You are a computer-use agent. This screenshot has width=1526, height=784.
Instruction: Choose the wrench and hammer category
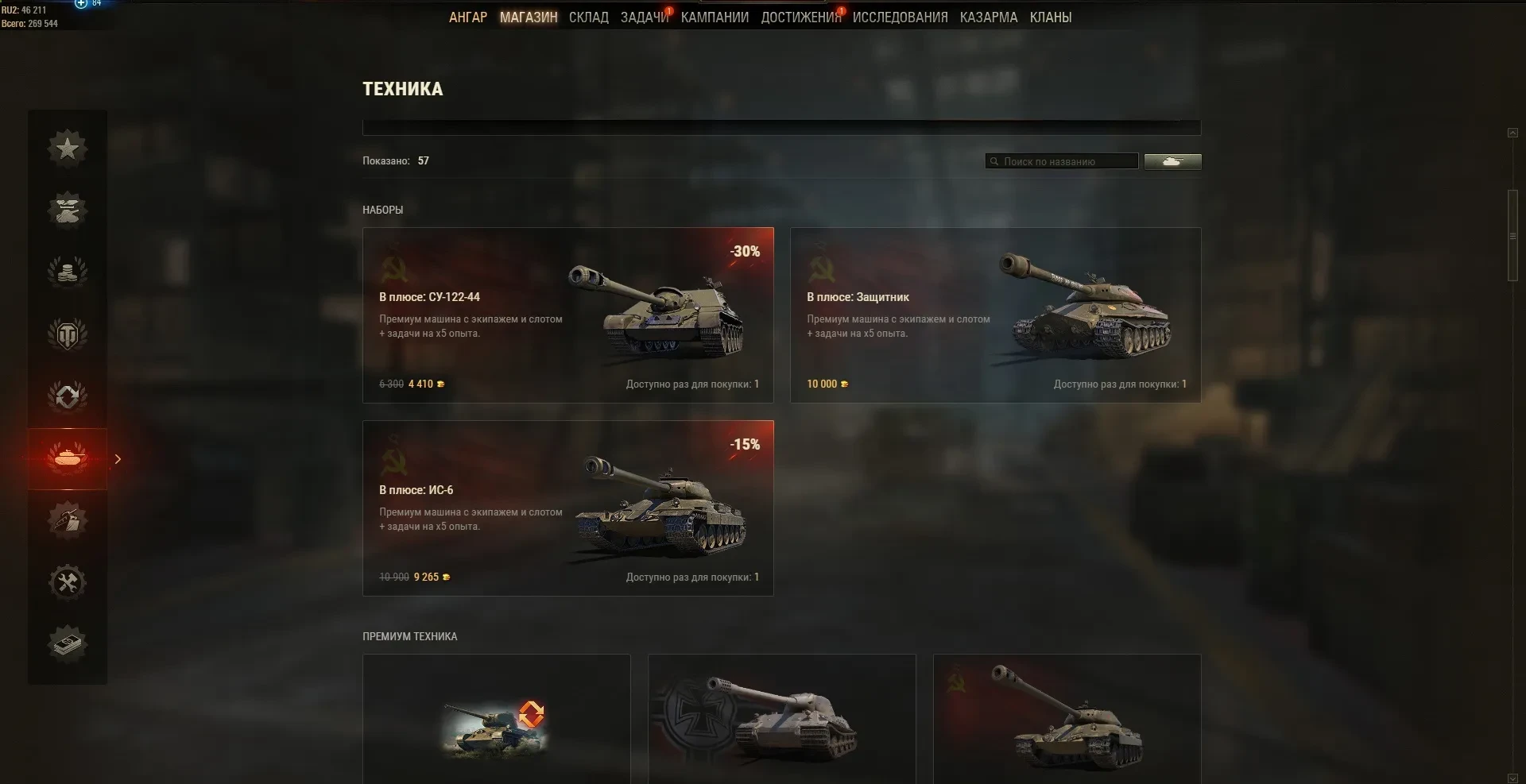68,582
